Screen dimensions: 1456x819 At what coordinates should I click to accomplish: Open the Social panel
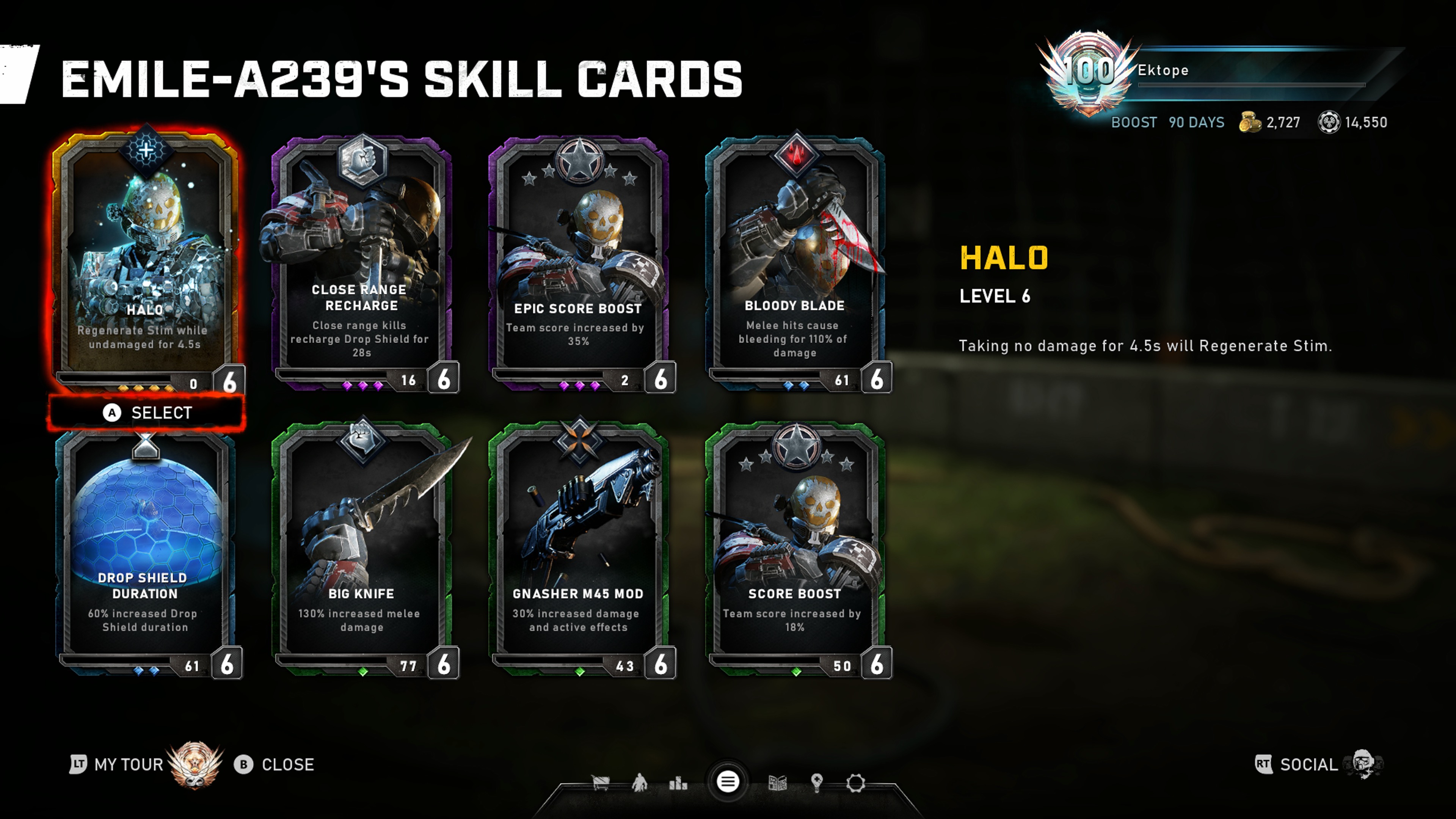click(1309, 764)
